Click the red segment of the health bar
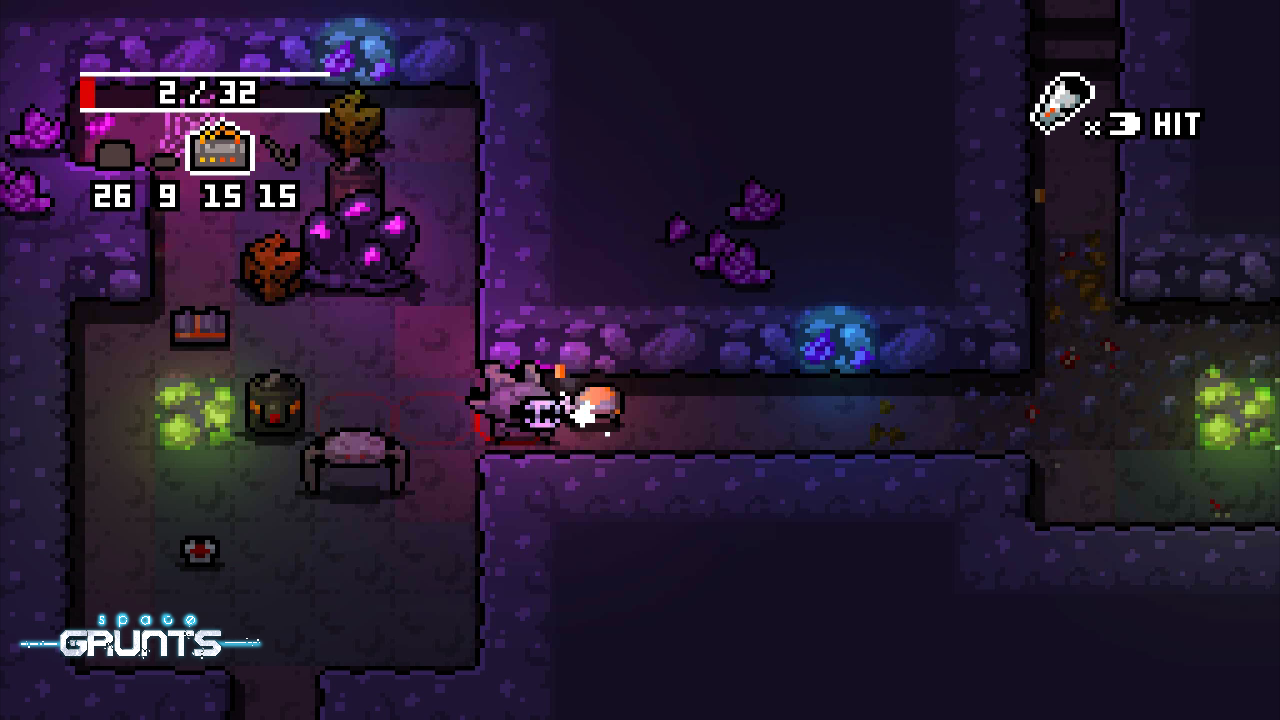The height and width of the screenshot is (720, 1280). [90, 92]
